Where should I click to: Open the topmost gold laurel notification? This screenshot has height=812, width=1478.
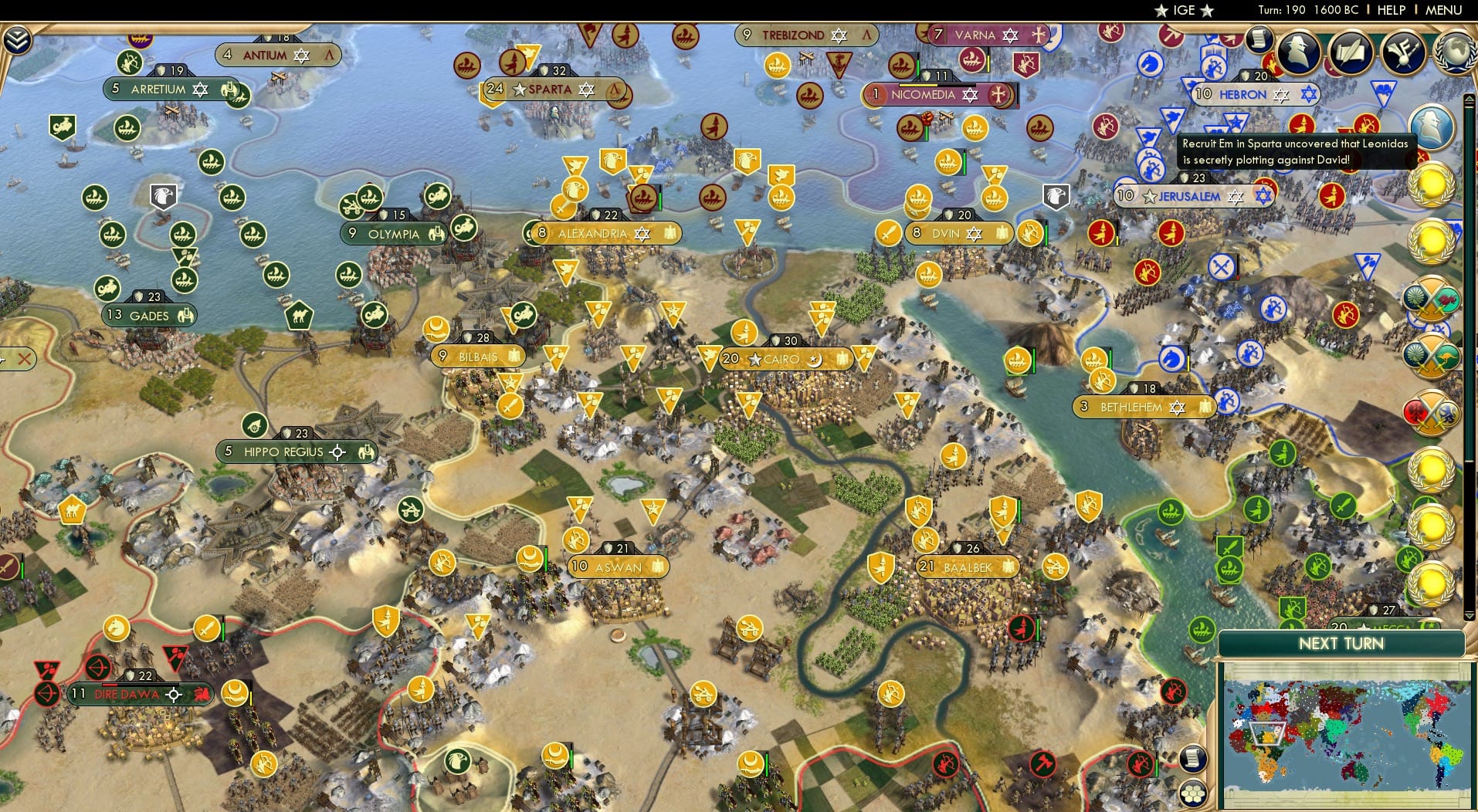(x=1433, y=185)
